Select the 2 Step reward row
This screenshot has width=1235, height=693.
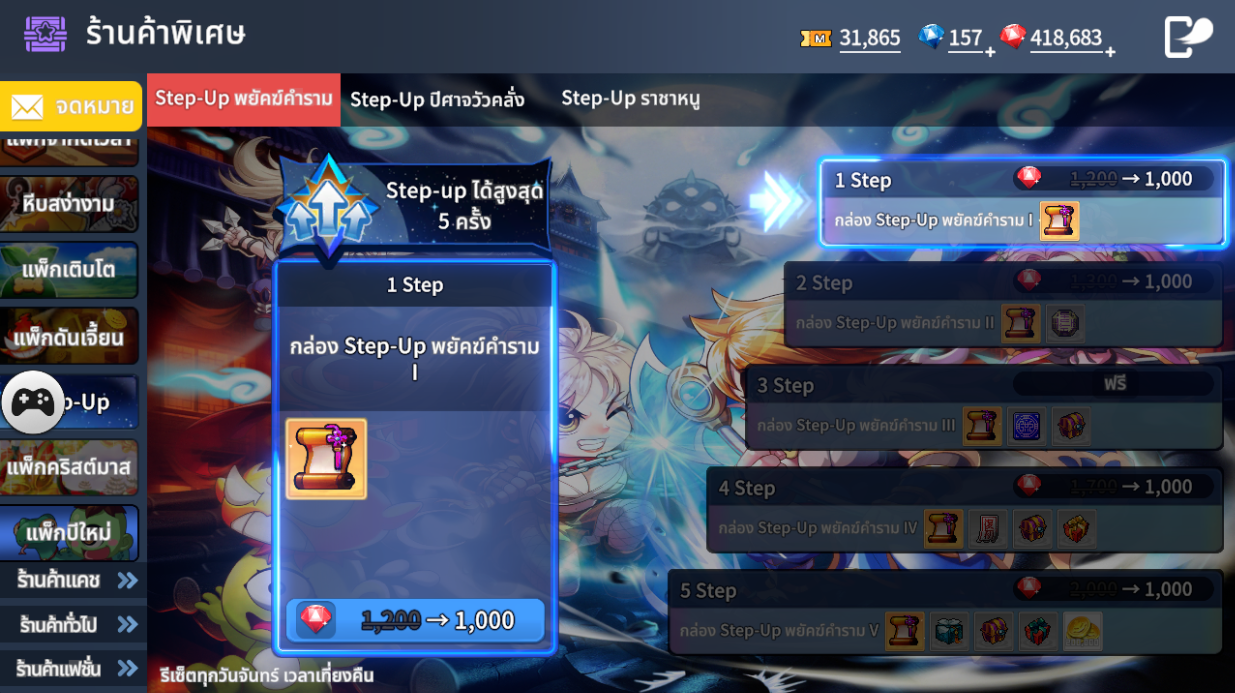pos(1003,304)
